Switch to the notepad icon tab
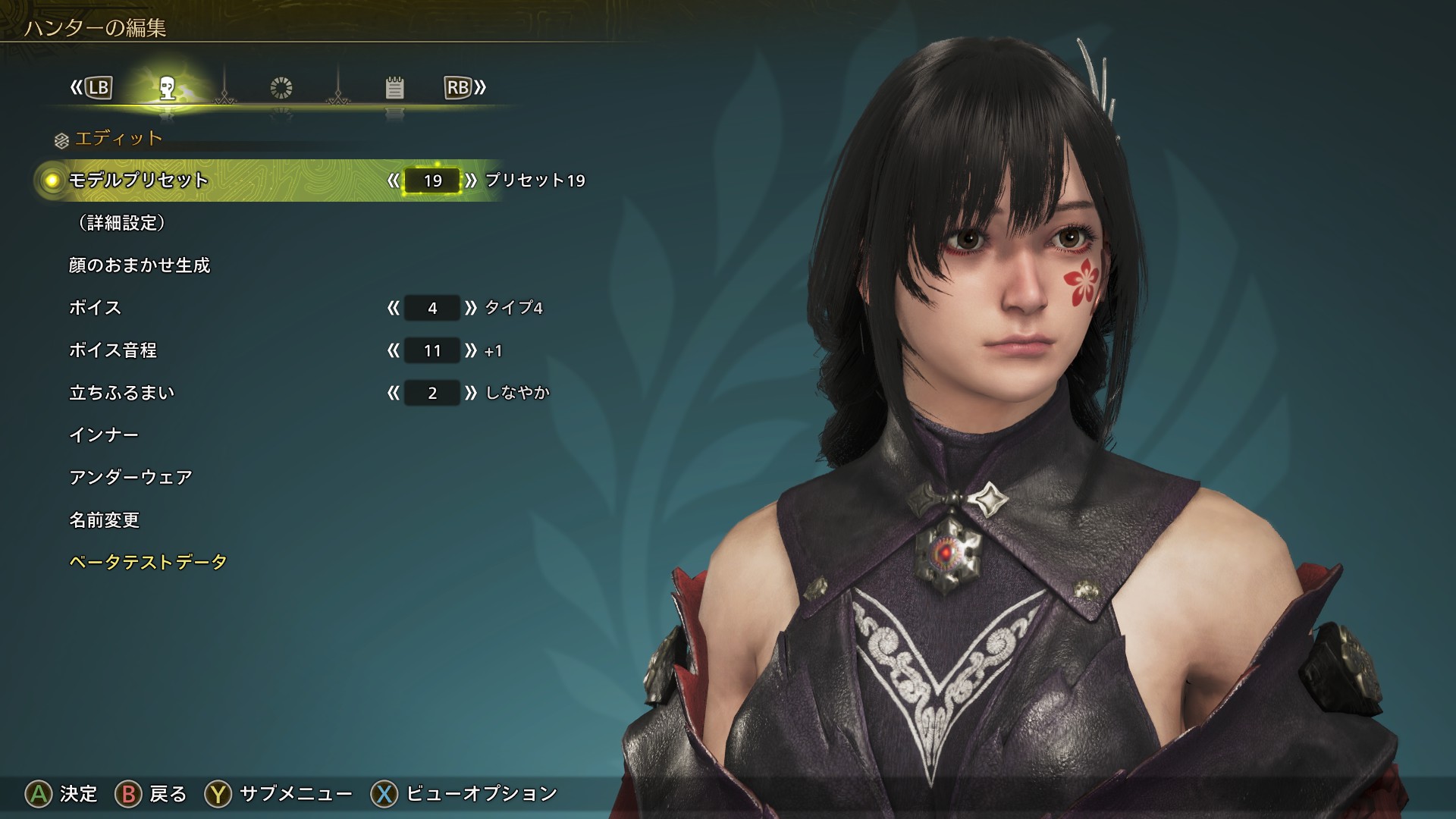Screen dimensions: 1456x819 (394, 89)
